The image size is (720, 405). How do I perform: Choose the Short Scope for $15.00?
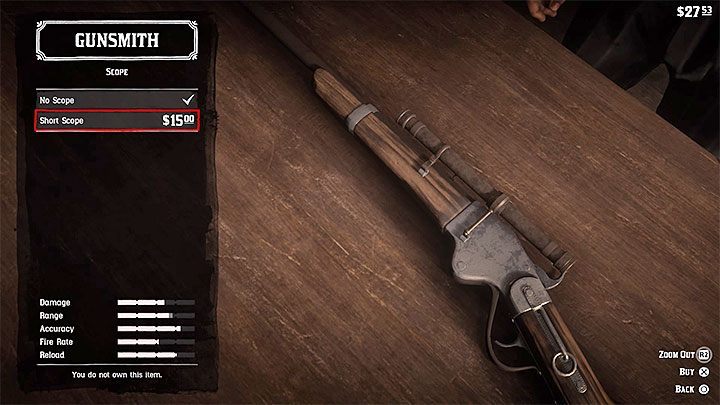115,121
